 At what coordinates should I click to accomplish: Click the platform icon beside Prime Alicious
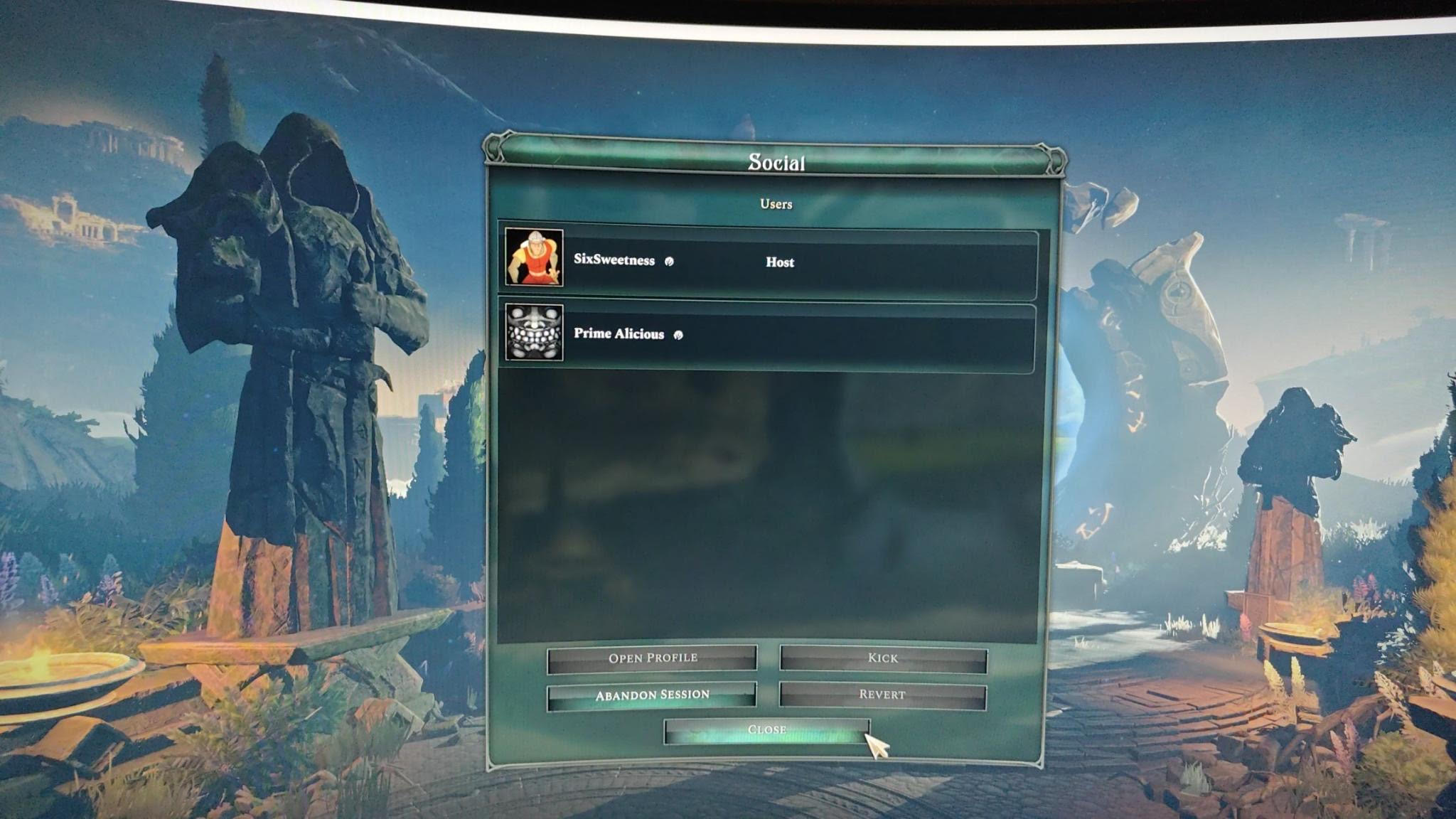(x=680, y=334)
